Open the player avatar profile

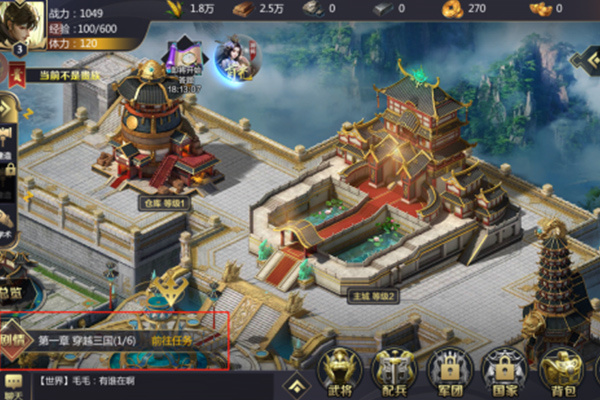pos(20,22)
